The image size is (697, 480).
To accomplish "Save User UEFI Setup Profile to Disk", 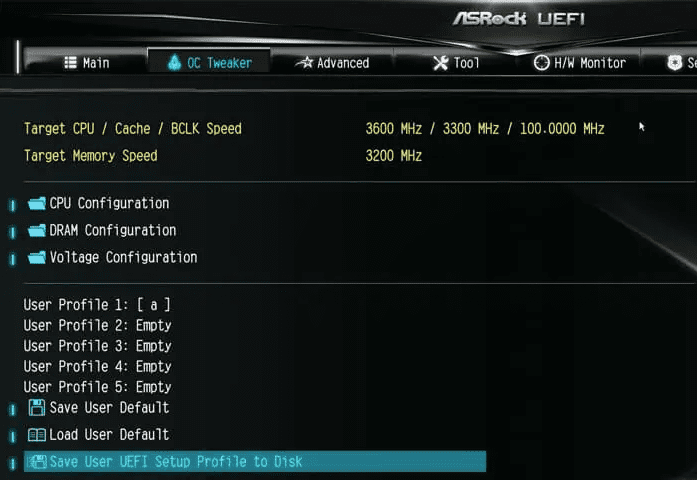I will [176, 462].
